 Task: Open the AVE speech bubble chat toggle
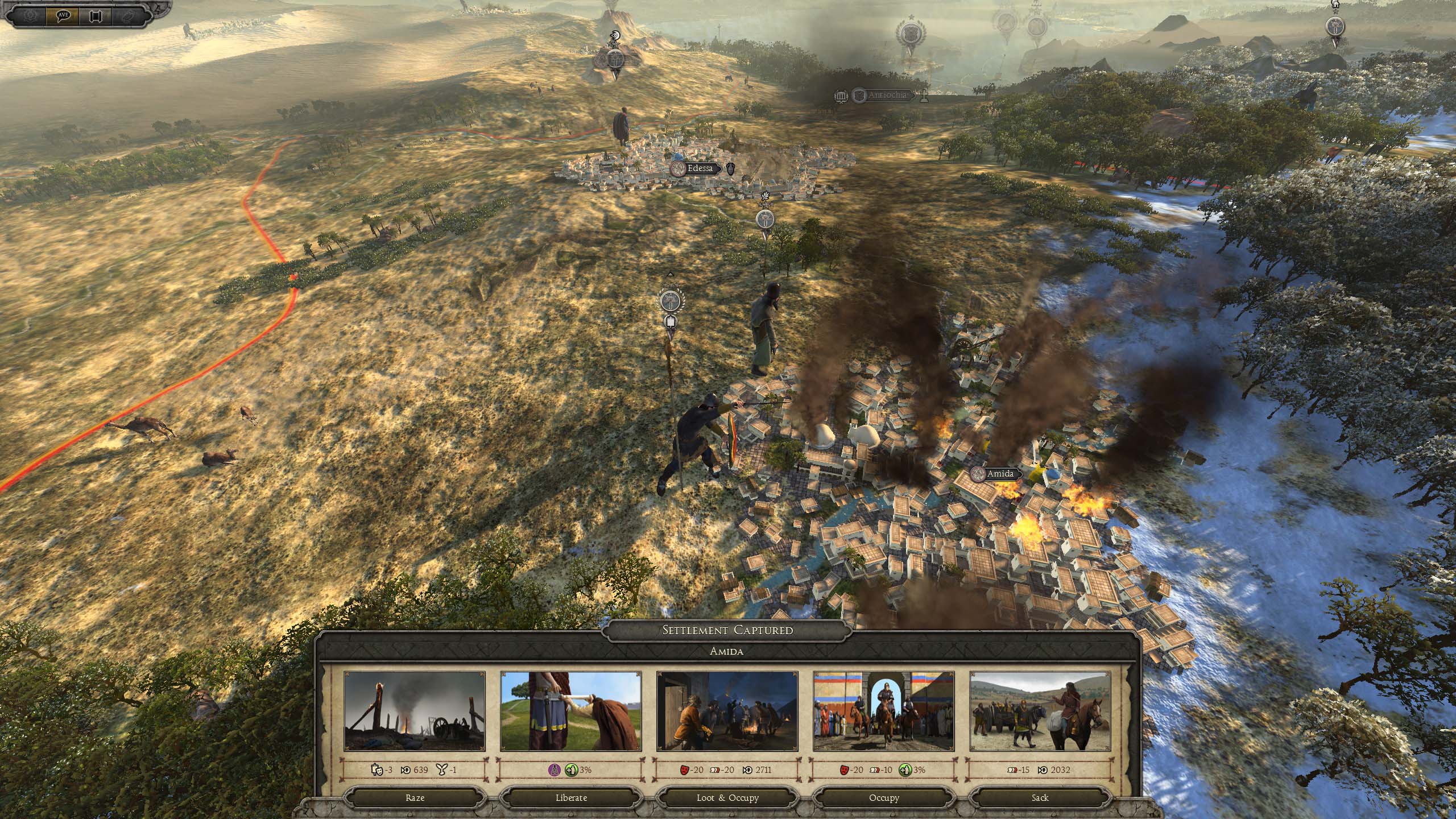pos(63,15)
